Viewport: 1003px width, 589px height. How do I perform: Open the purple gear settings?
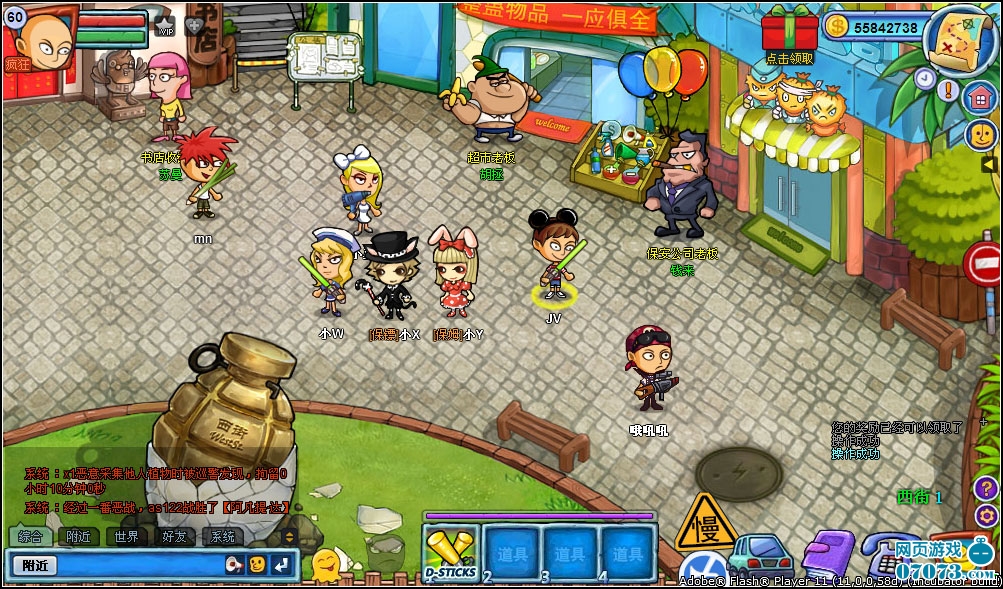[x=986, y=516]
